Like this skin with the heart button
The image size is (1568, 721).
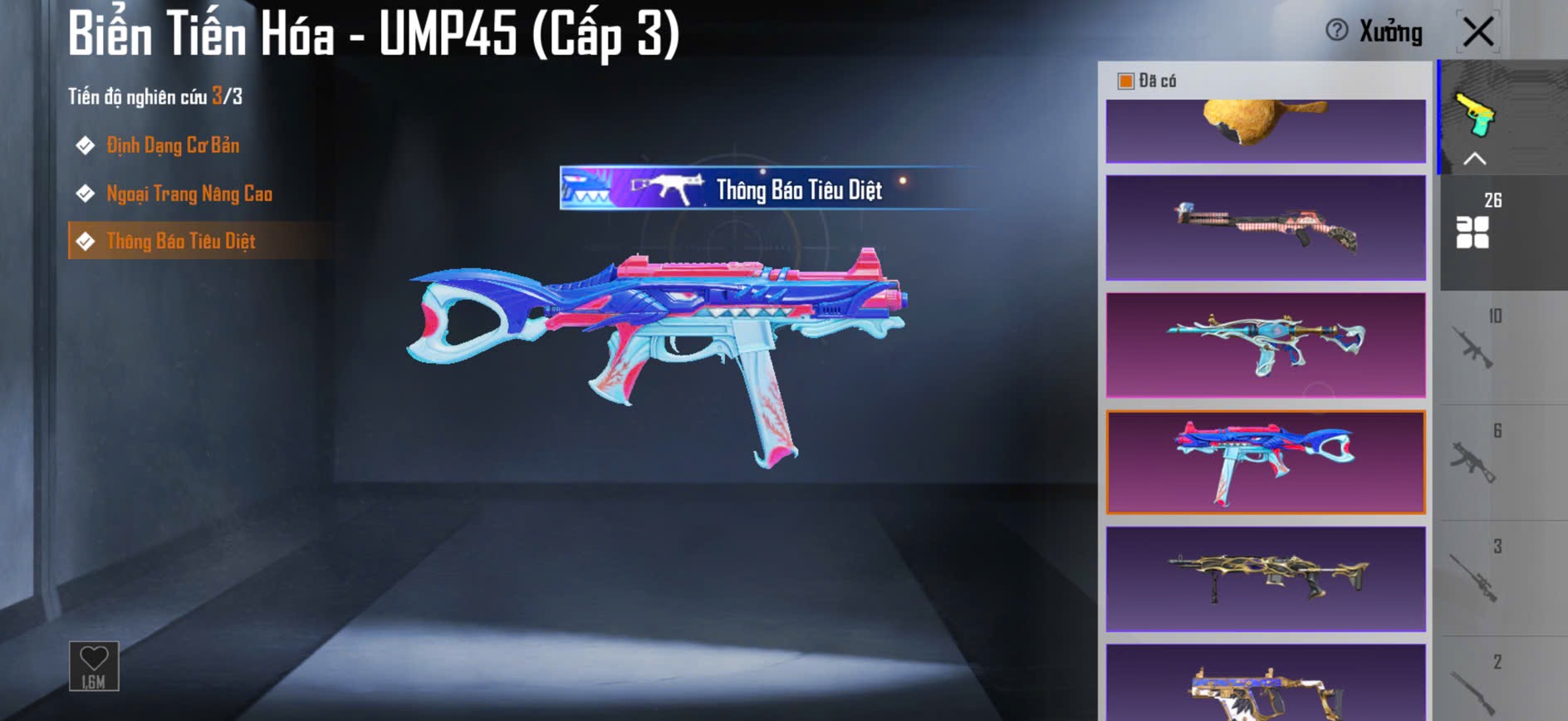click(x=94, y=665)
